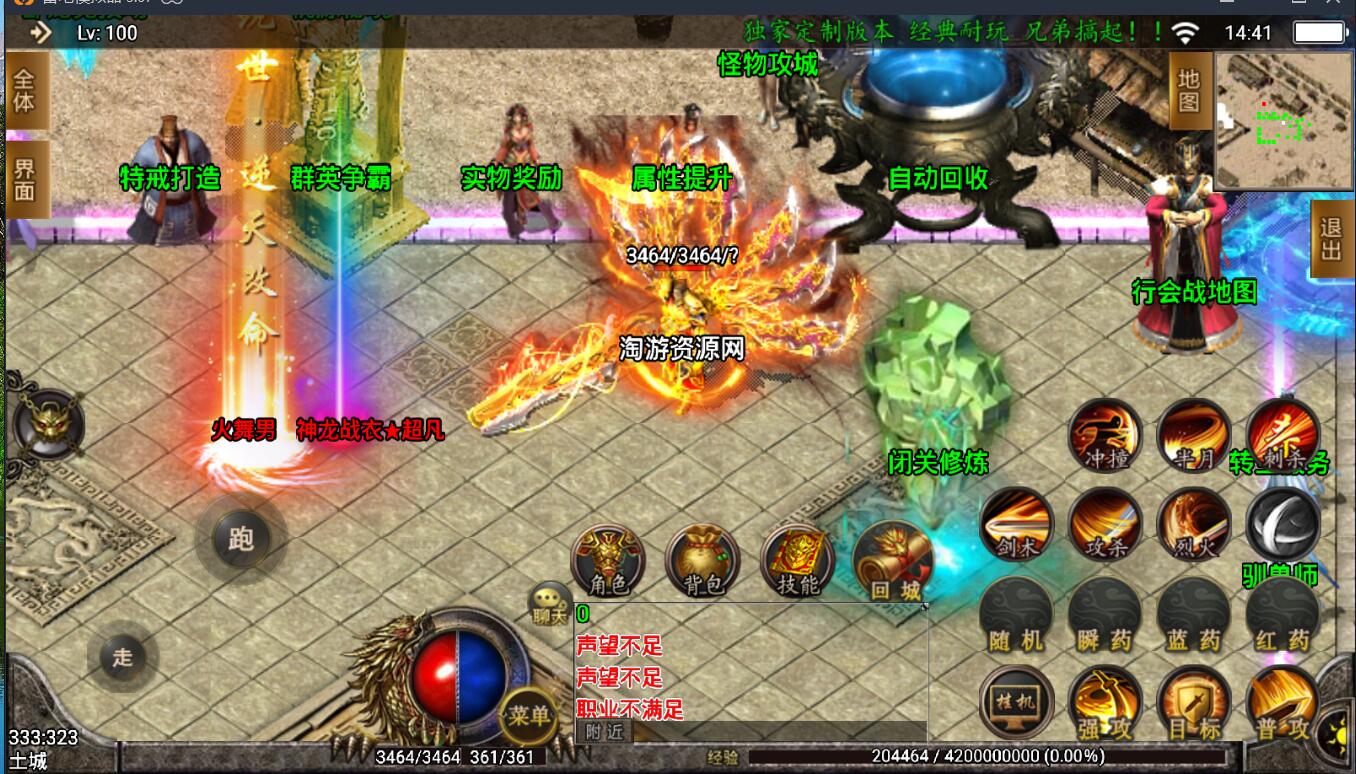This screenshot has height=774, width=1356.
Task: Switch movement to 跑 run mode
Action: tap(241, 540)
